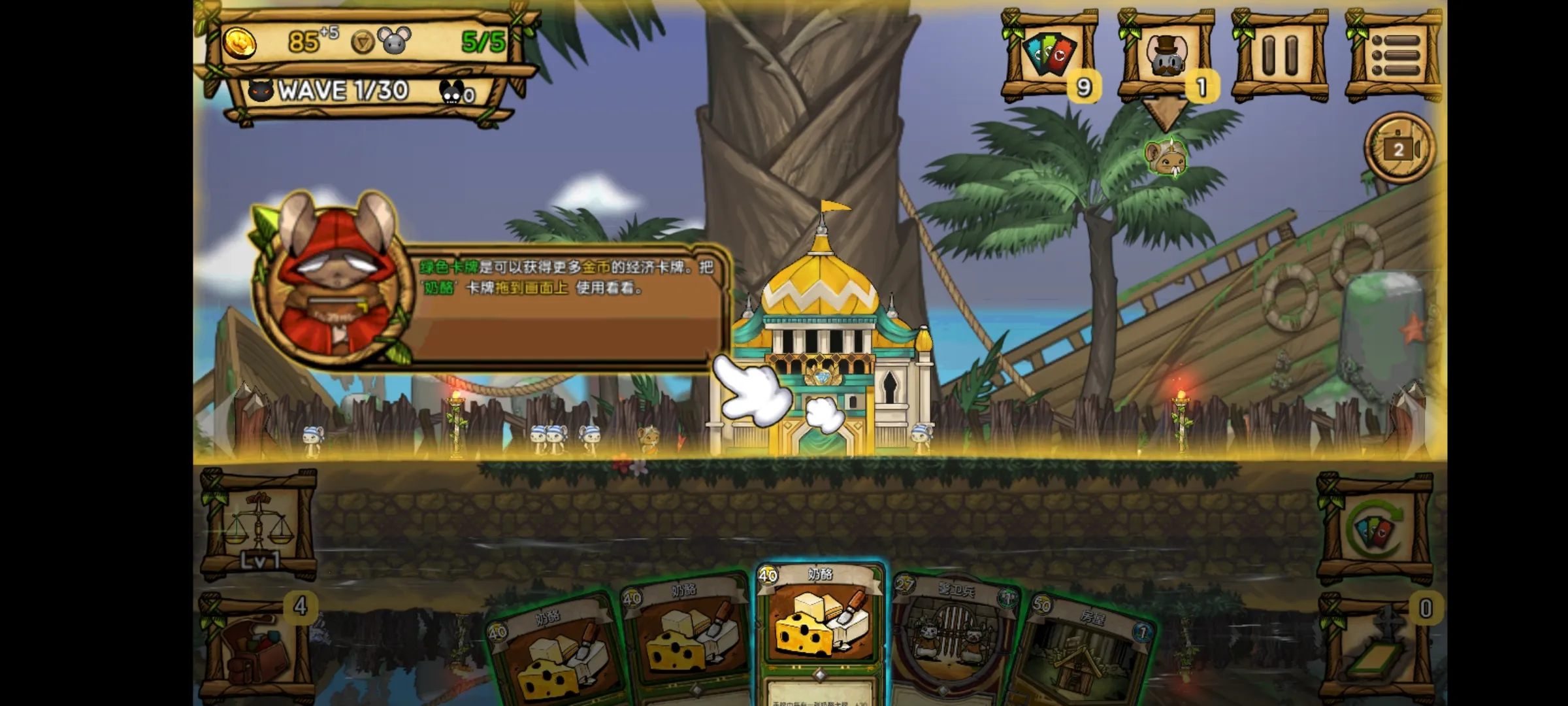This screenshot has width=1568, height=706.
Task: Advance the red-hooded mouse tutorial dialogue
Action: click(562, 307)
